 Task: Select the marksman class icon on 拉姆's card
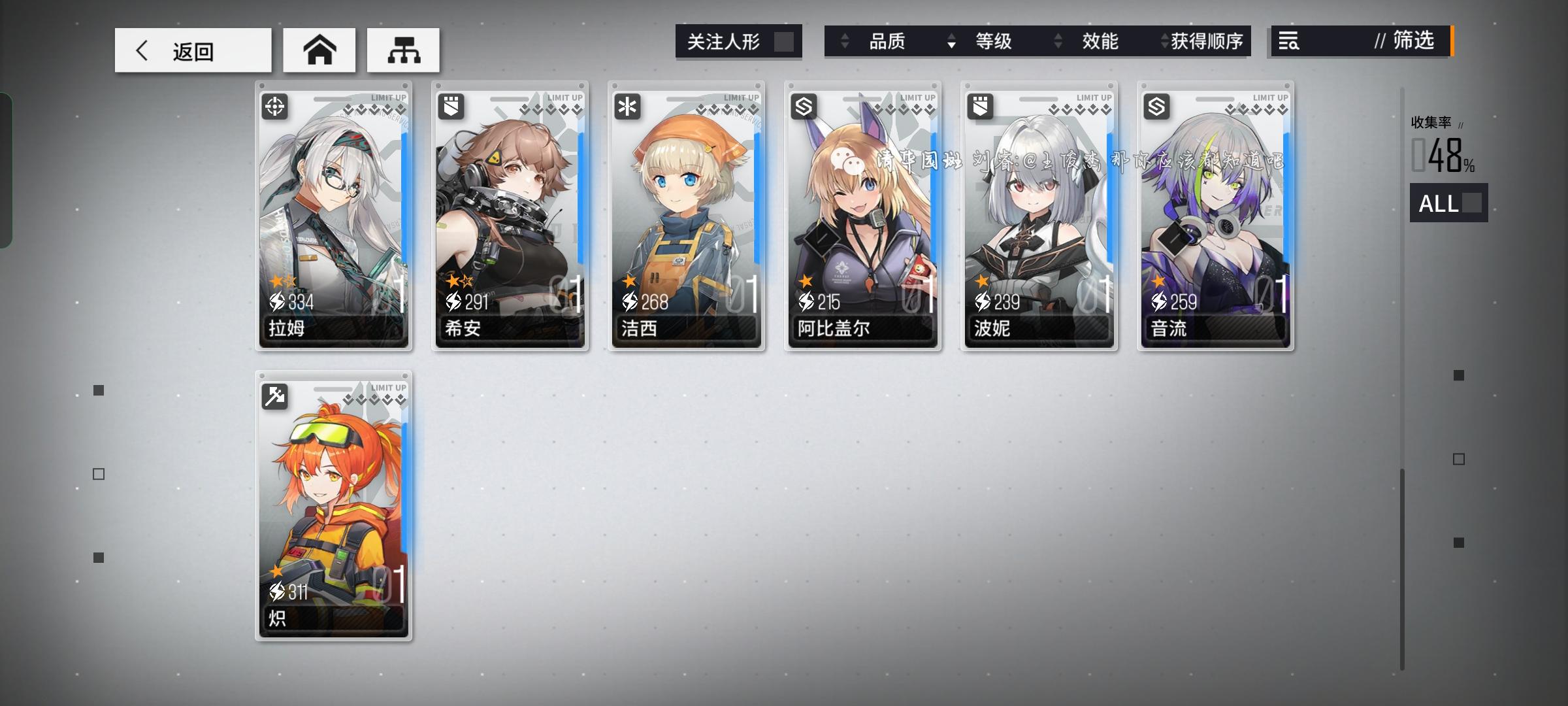coord(275,107)
